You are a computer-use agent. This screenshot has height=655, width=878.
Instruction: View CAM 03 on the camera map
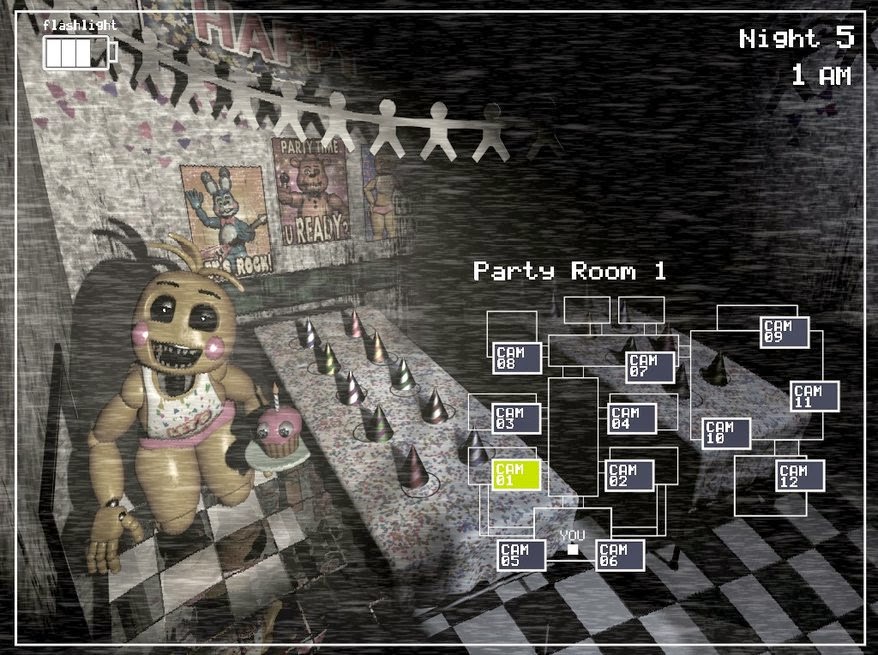click(x=516, y=418)
